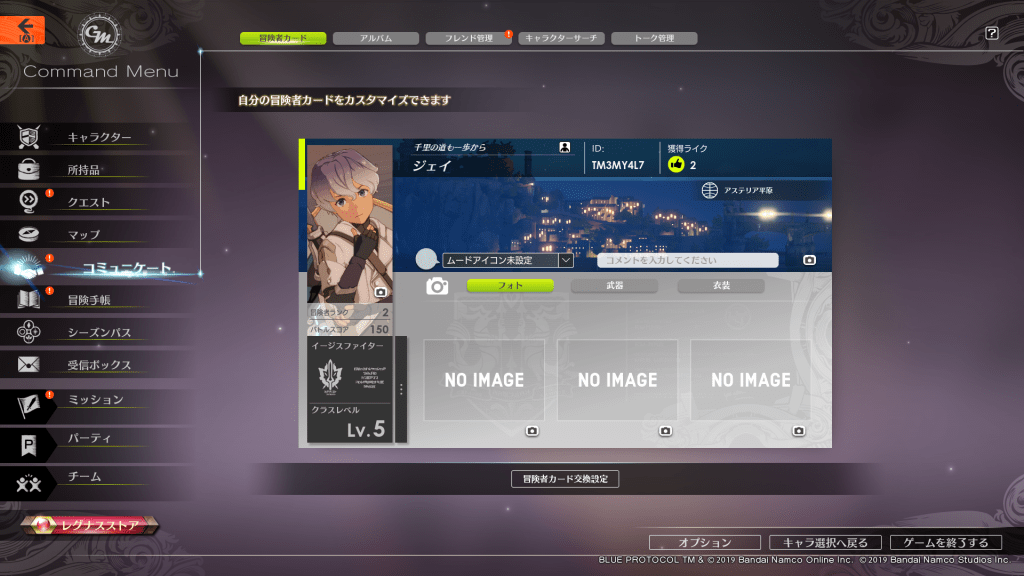Image resolution: width=1024 pixels, height=576 pixels.
Task: Open the キャラクター menu entry
Action: (x=99, y=137)
